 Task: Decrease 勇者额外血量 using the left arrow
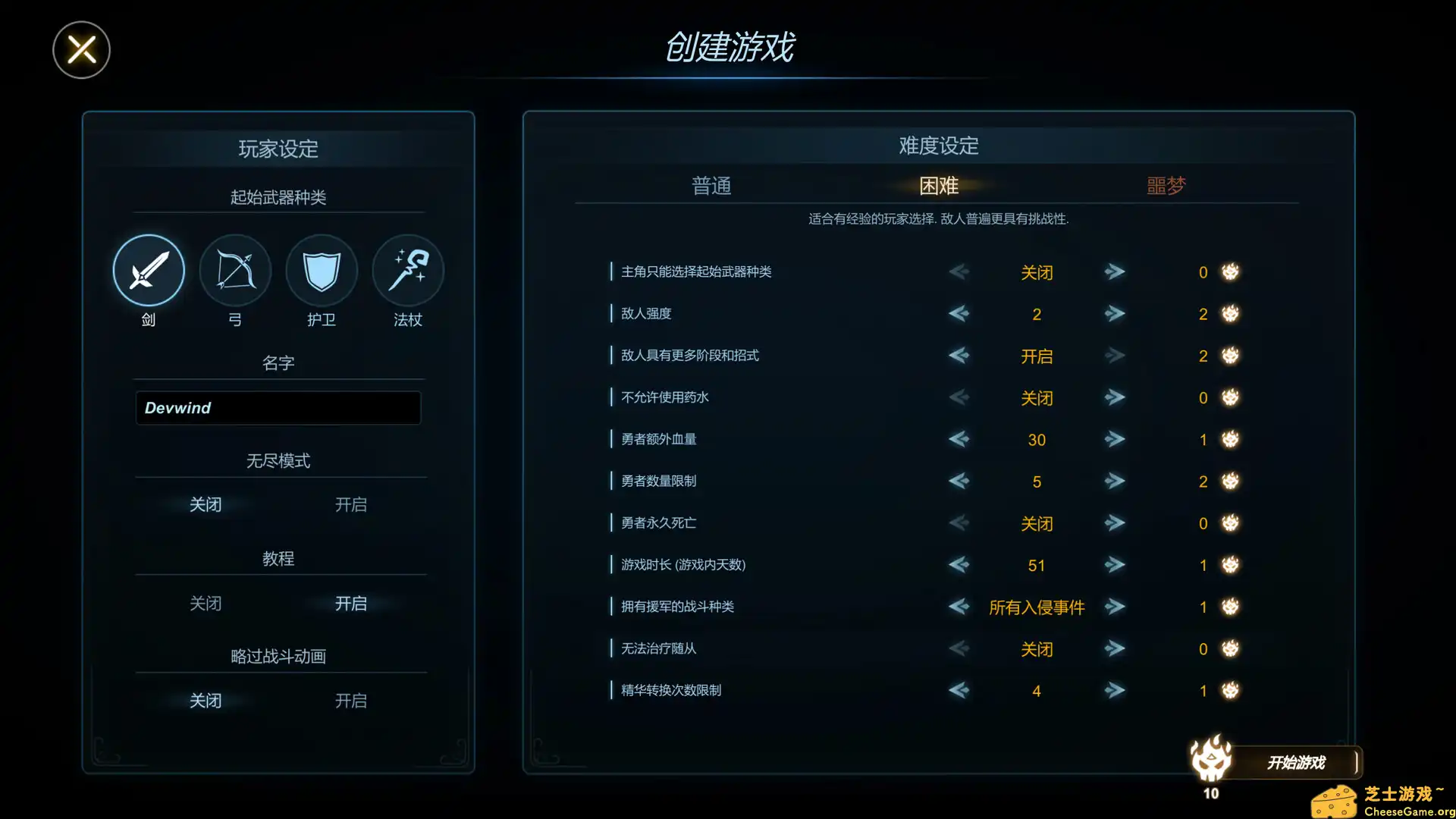pyautogui.click(x=959, y=439)
